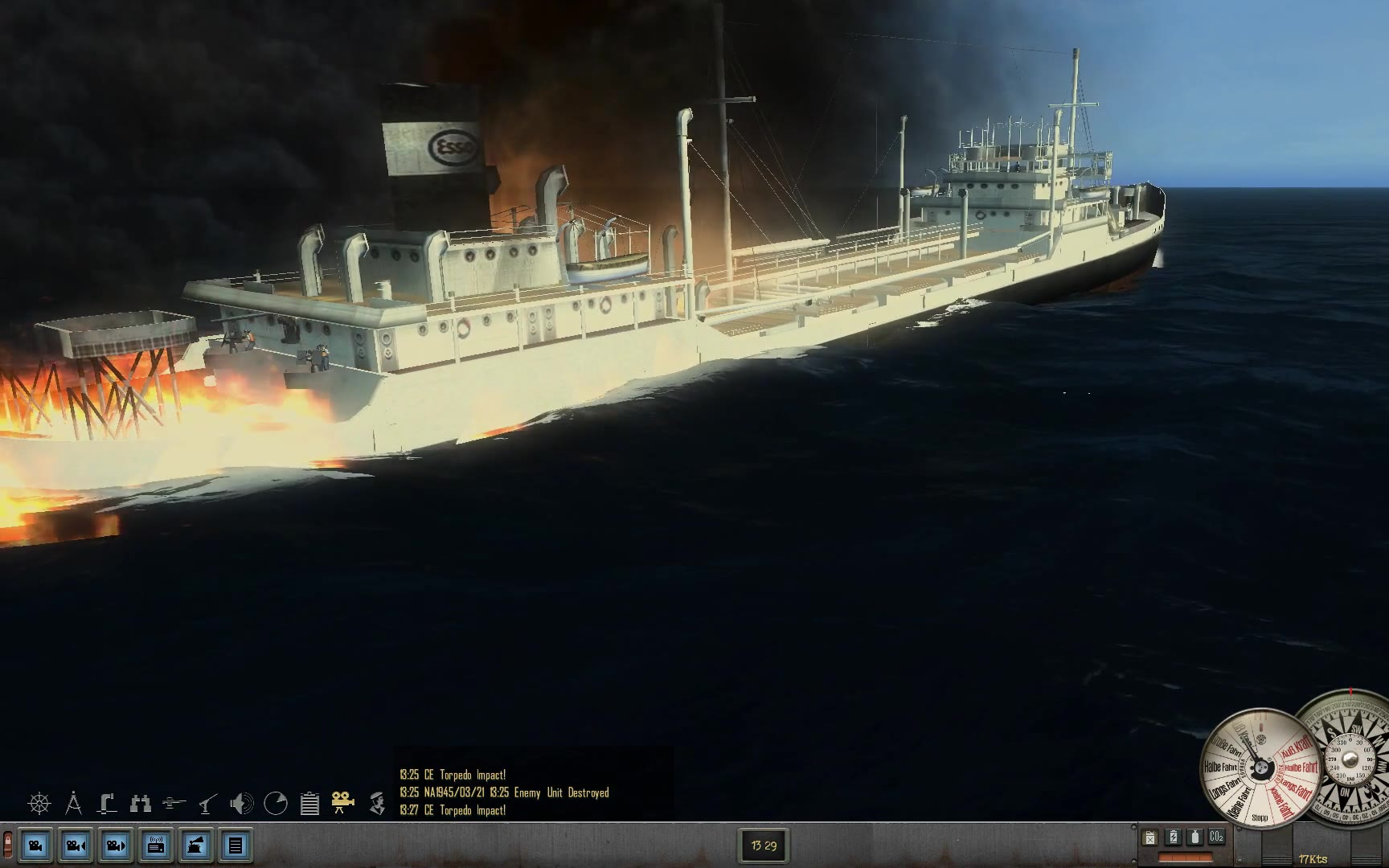1389x868 pixels.
Task: Open the radar station icon
Action: 276,803
